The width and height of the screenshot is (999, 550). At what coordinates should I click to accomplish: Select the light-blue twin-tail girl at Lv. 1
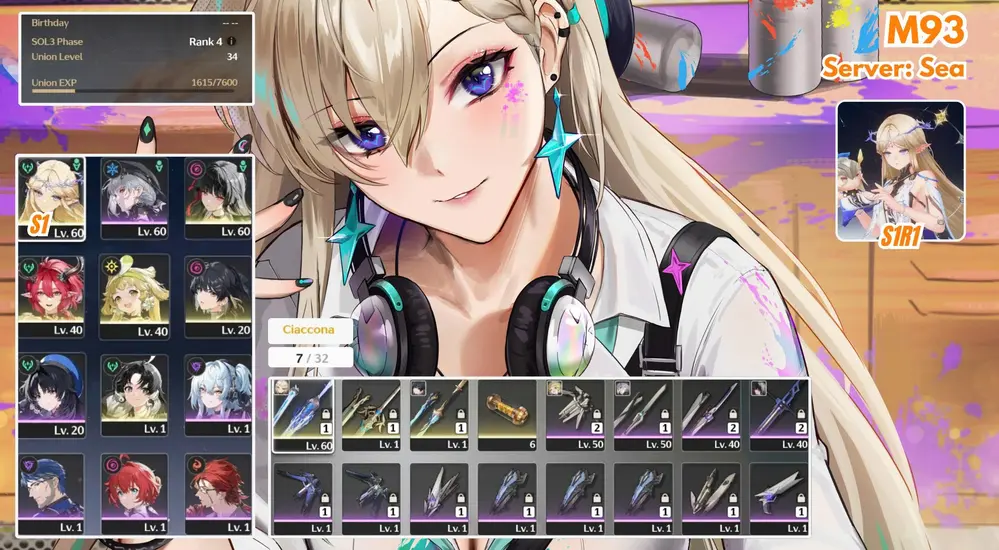coord(218,393)
